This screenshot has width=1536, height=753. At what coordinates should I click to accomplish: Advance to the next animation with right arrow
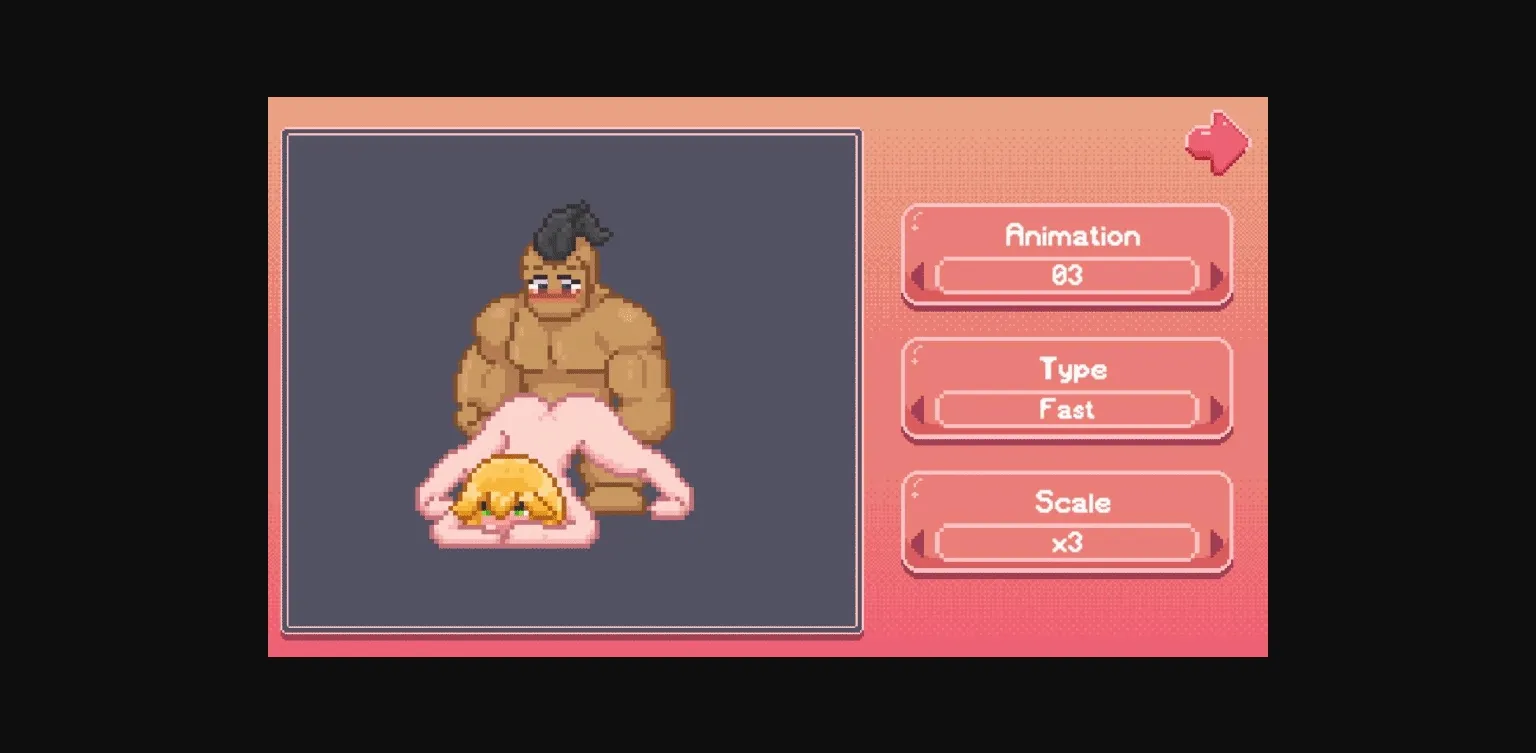pyautogui.click(x=1213, y=276)
